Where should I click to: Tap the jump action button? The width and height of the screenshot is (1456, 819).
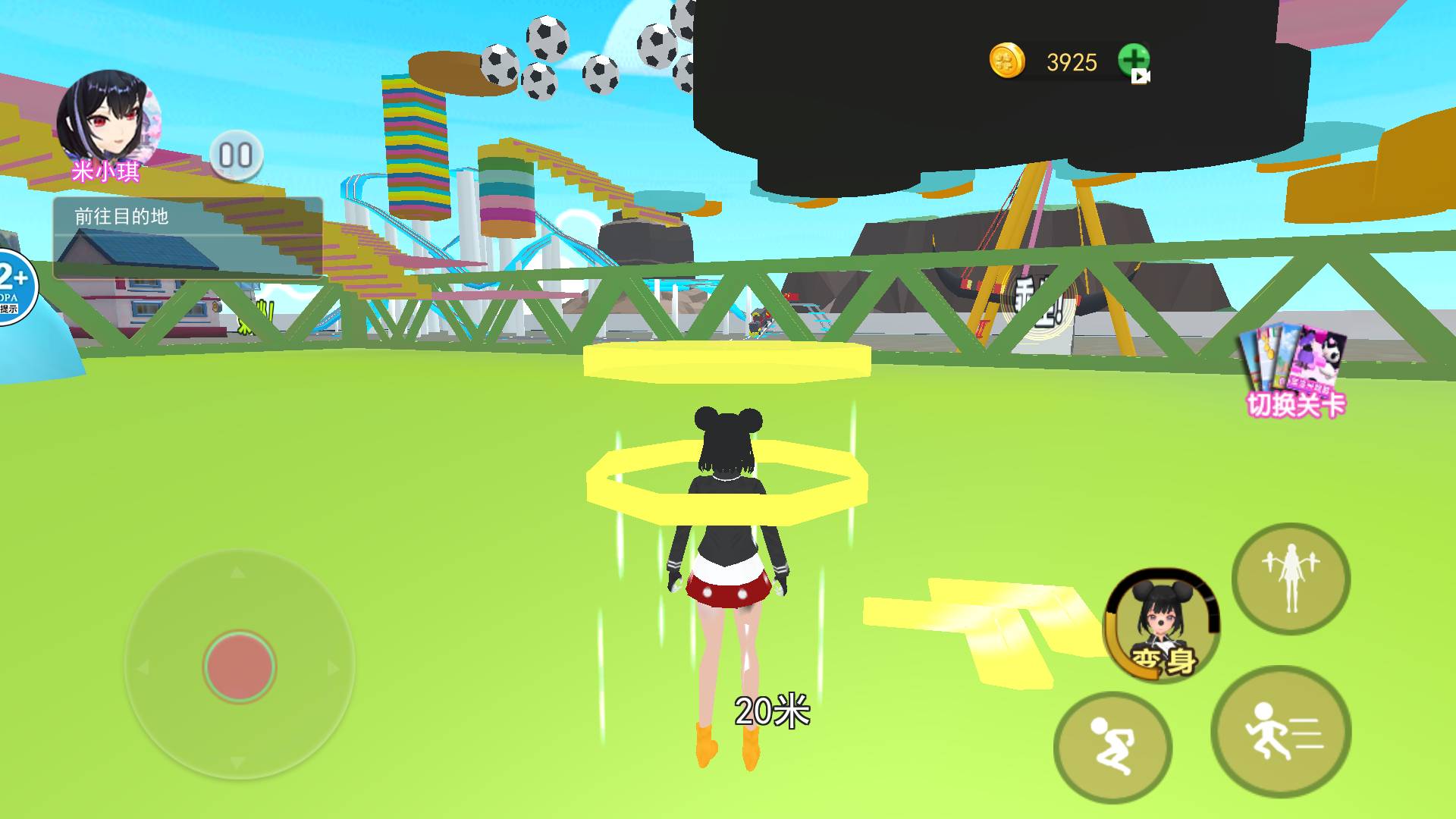[1112, 747]
